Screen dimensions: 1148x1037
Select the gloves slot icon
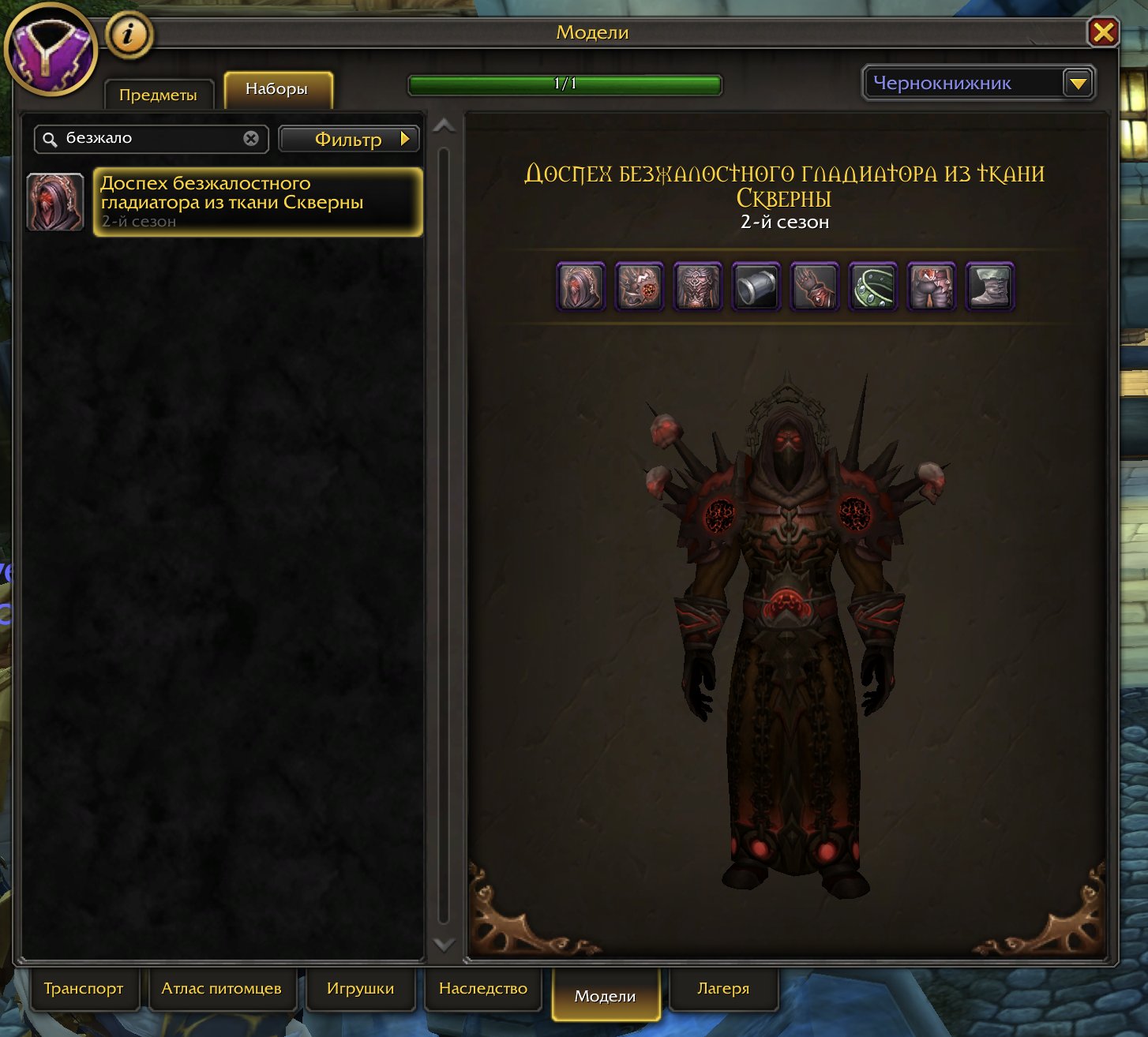[x=814, y=286]
